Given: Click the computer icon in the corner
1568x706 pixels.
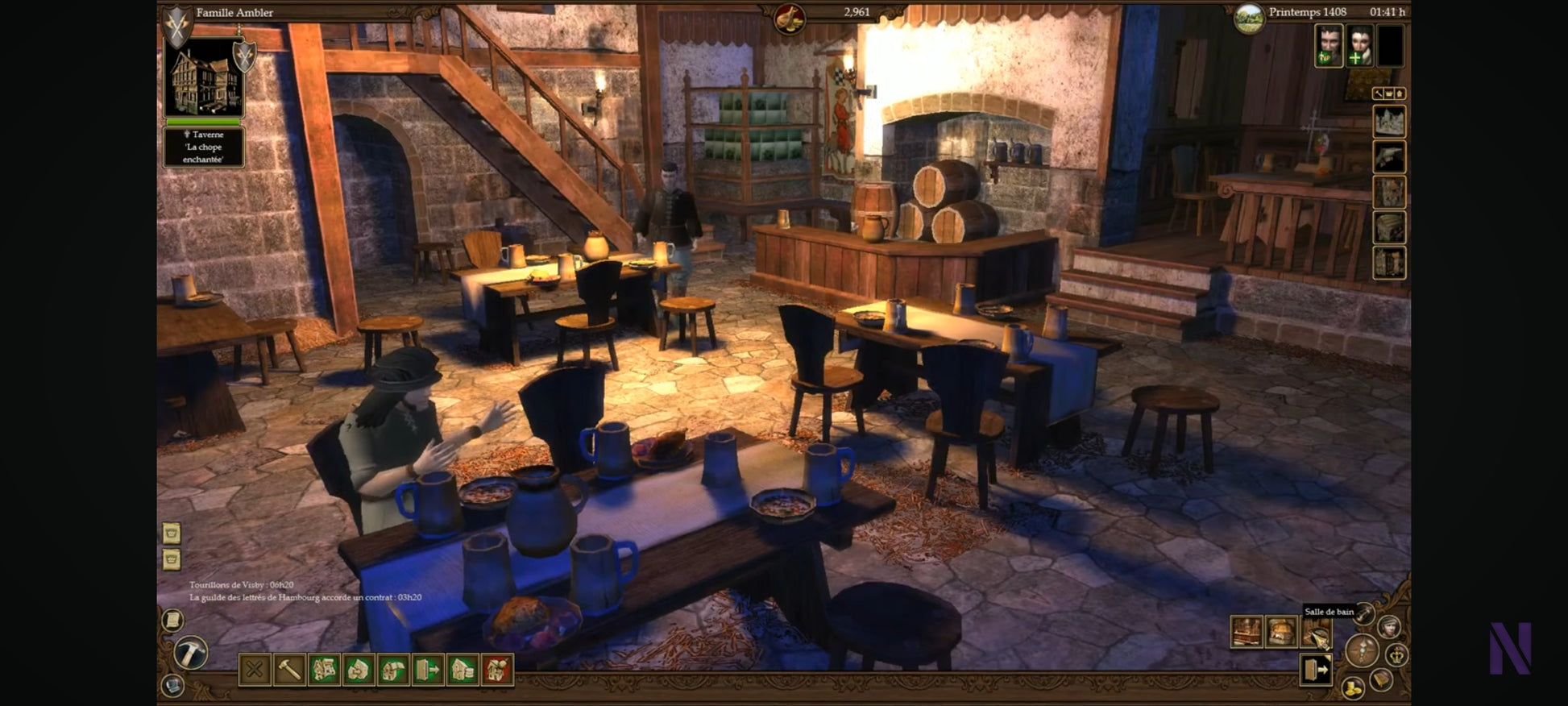Looking at the screenshot, I should (172, 685).
